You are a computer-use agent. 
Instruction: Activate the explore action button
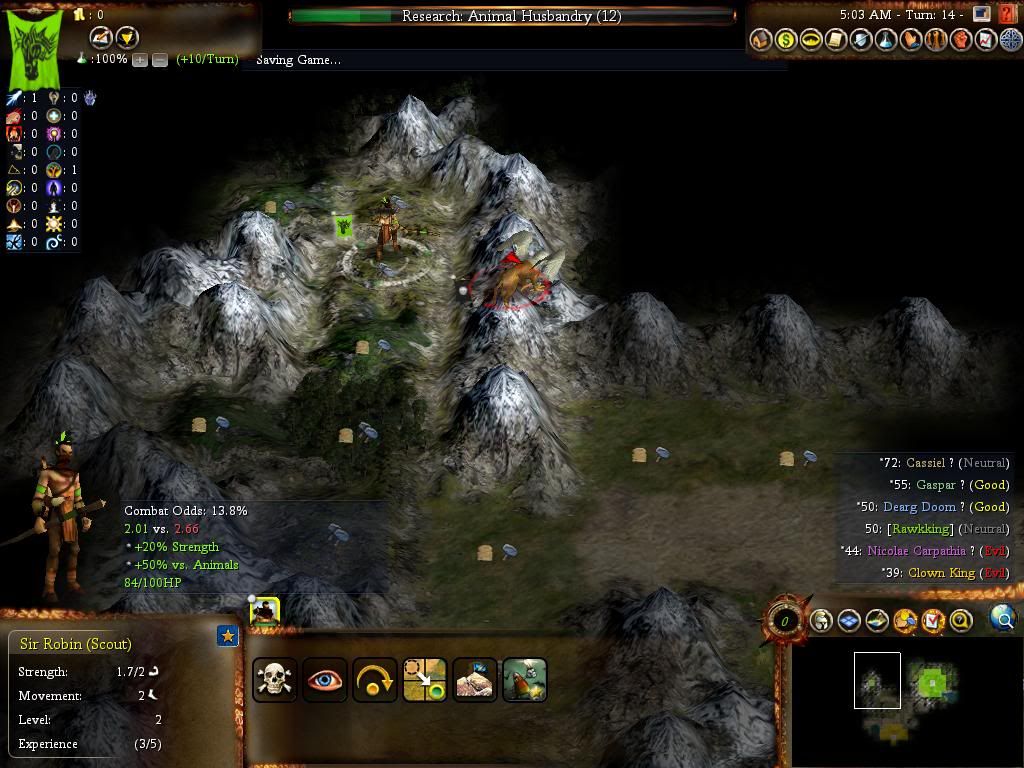(x=474, y=680)
